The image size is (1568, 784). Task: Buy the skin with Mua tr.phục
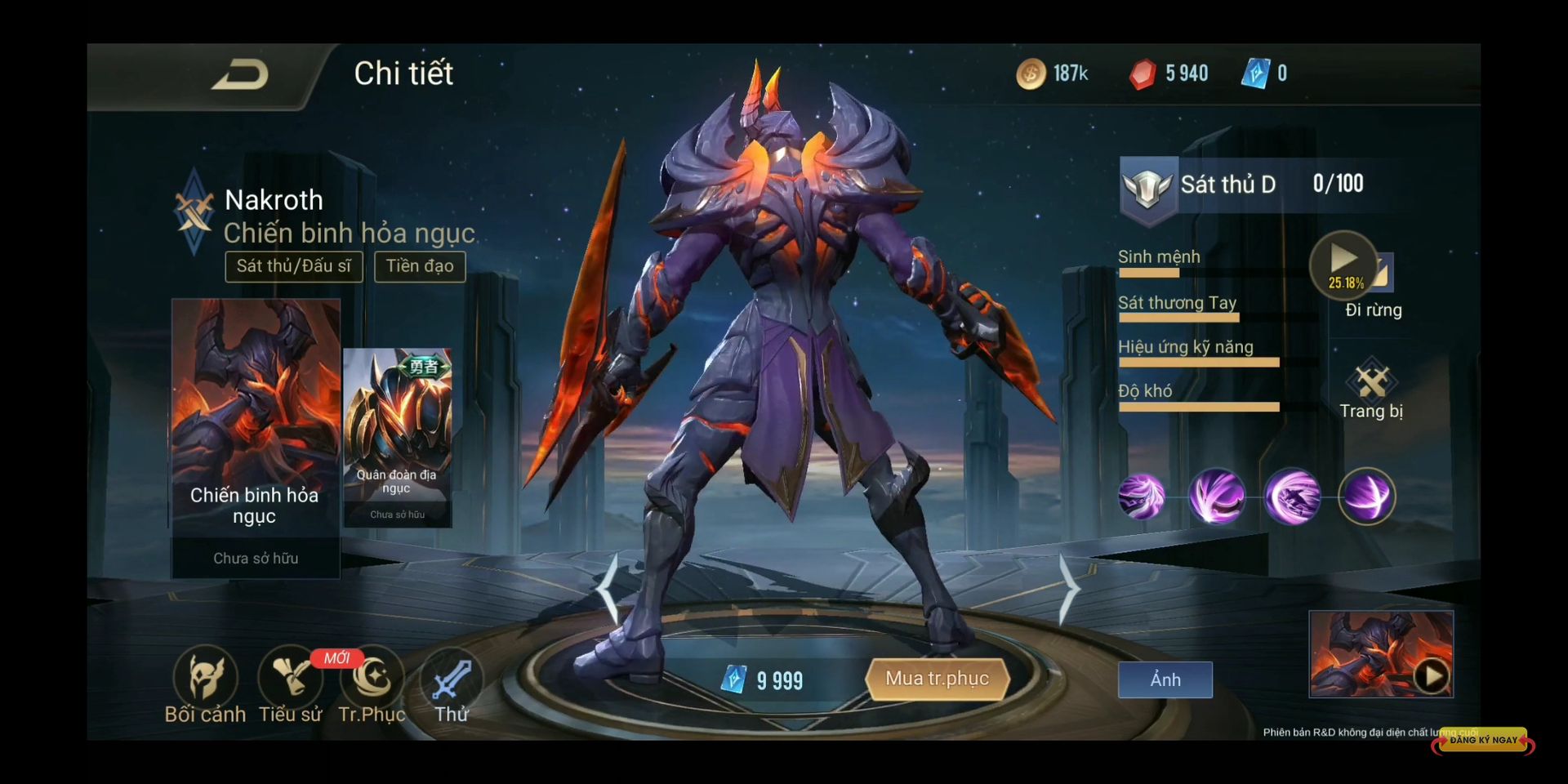[938, 679]
